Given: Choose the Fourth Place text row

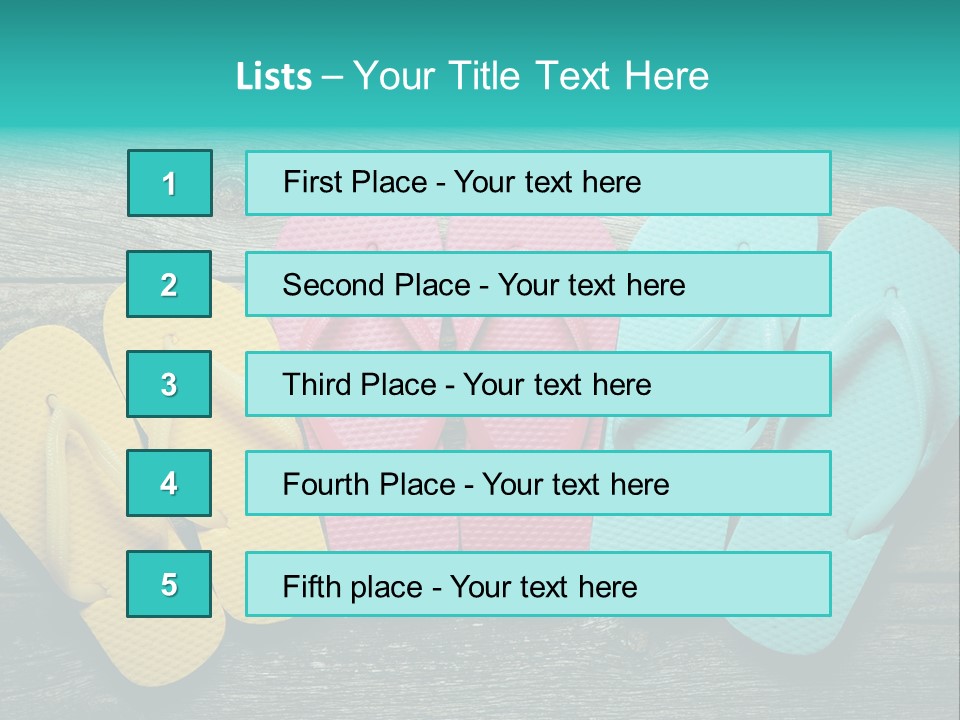Looking at the screenshot, I should pyautogui.click(x=538, y=484).
